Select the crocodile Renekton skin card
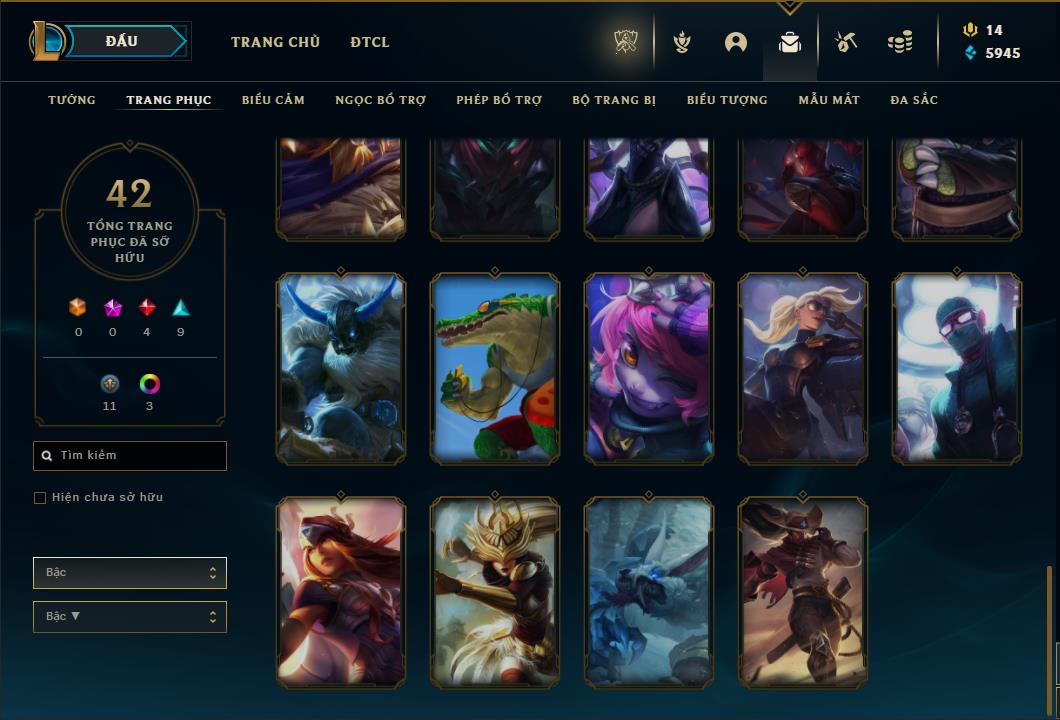Viewport: 1060px width, 720px height. pyautogui.click(x=495, y=368)
